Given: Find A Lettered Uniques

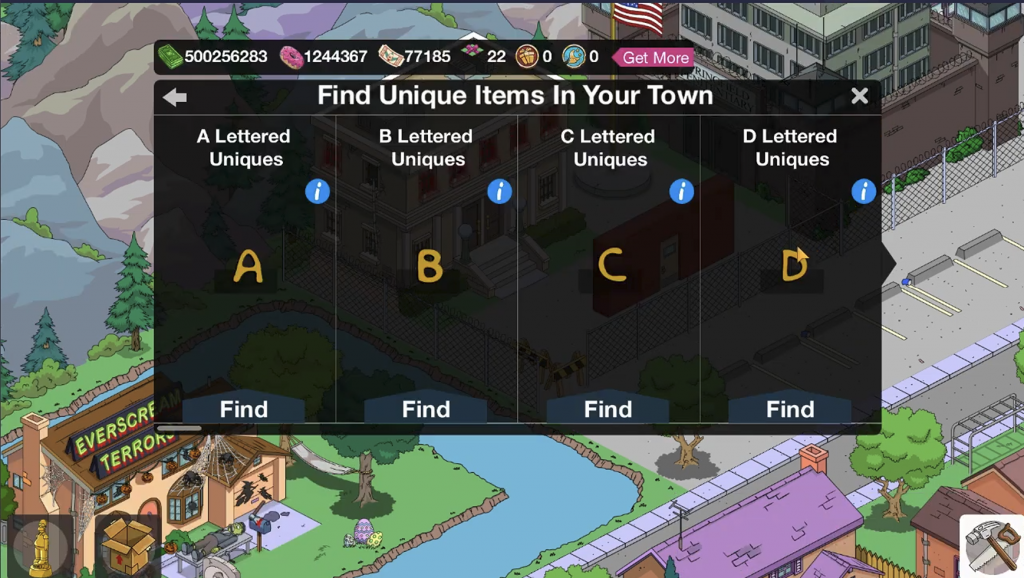Looking at the screenshot, I should (x=244, y=409).
